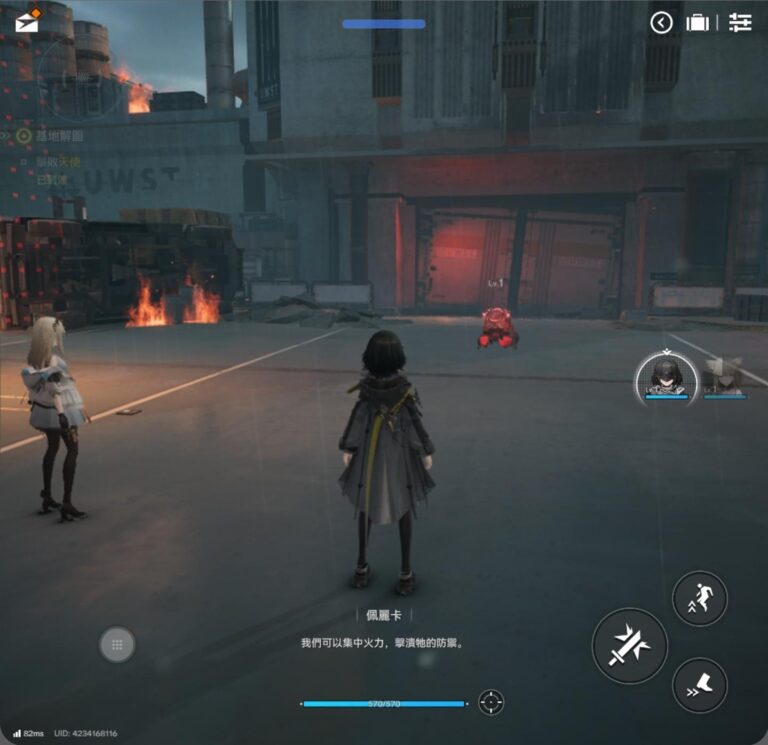Image resolution: width=768 pixels, height=745 pixels.
Task: Open the mail envelope icon
Action: [x=27, y=21]
